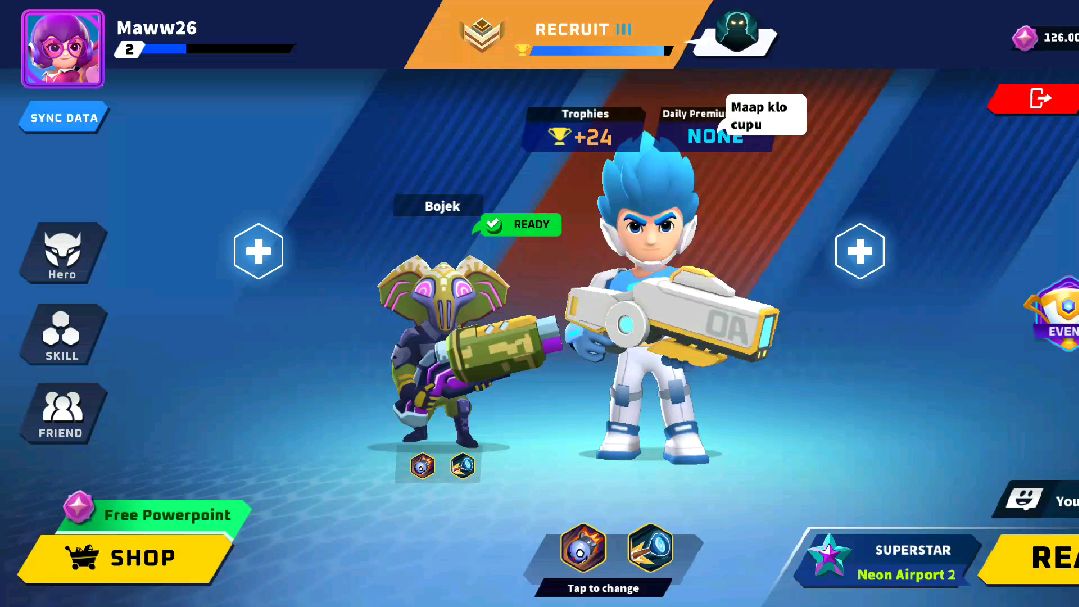Image resolution: width=1079 pixels, height=607 pixels.
Task: Select the Superstar Neon Airport 2 mode
Action: 887,562
